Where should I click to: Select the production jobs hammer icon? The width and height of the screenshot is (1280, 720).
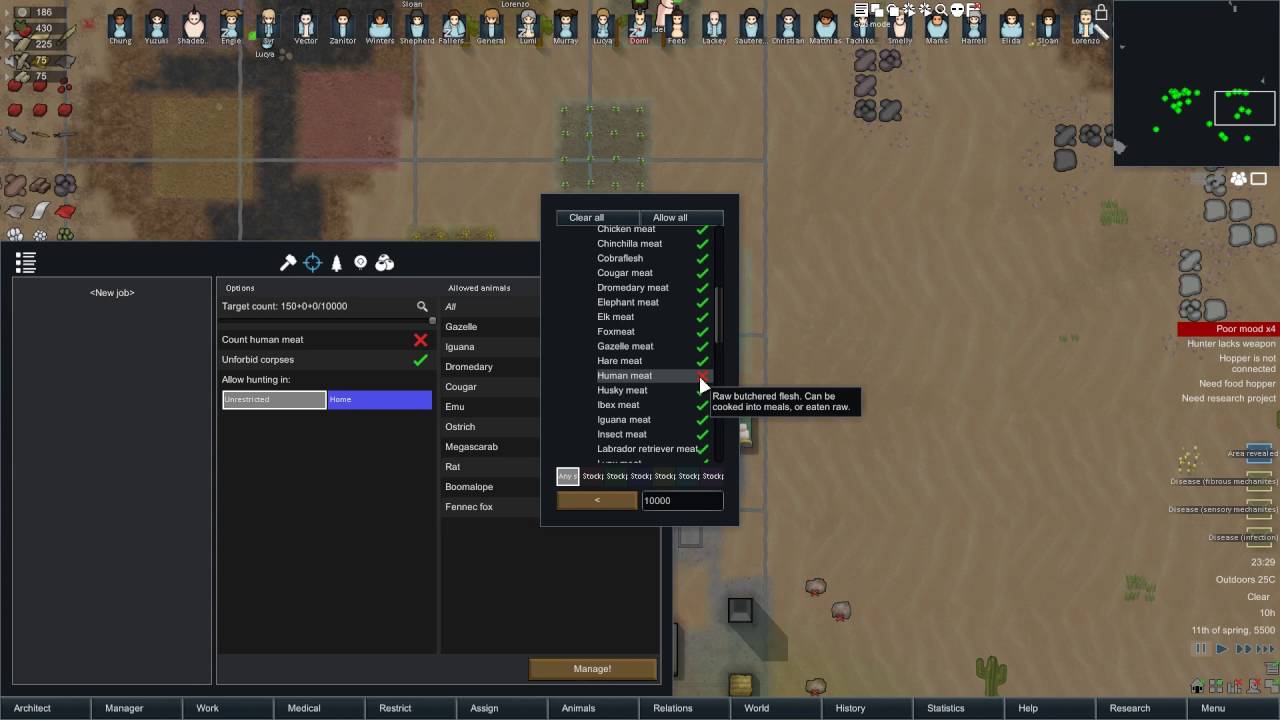(x=288, y=262)
